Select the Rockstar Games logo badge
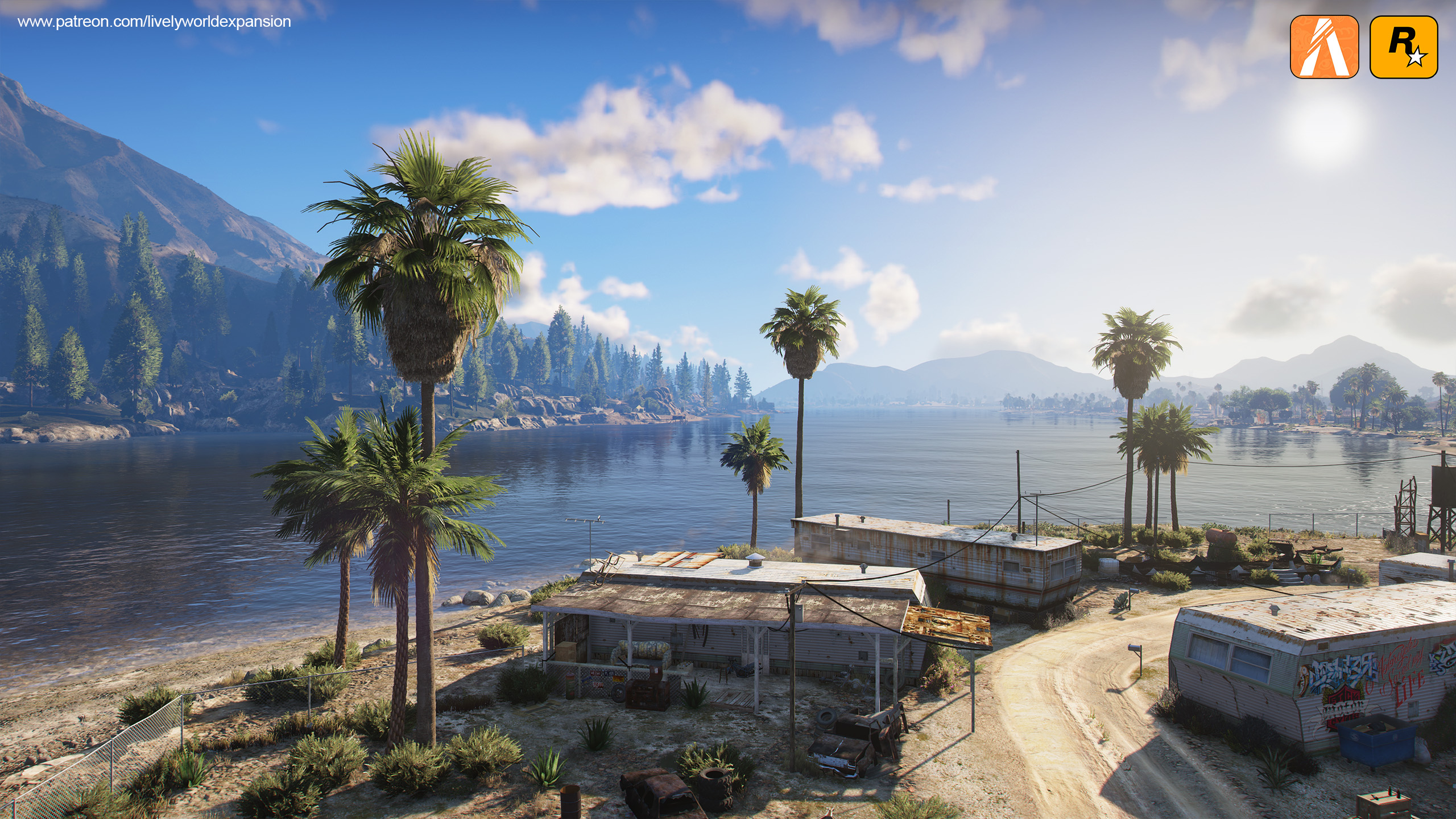 (x=1403, y=47)
